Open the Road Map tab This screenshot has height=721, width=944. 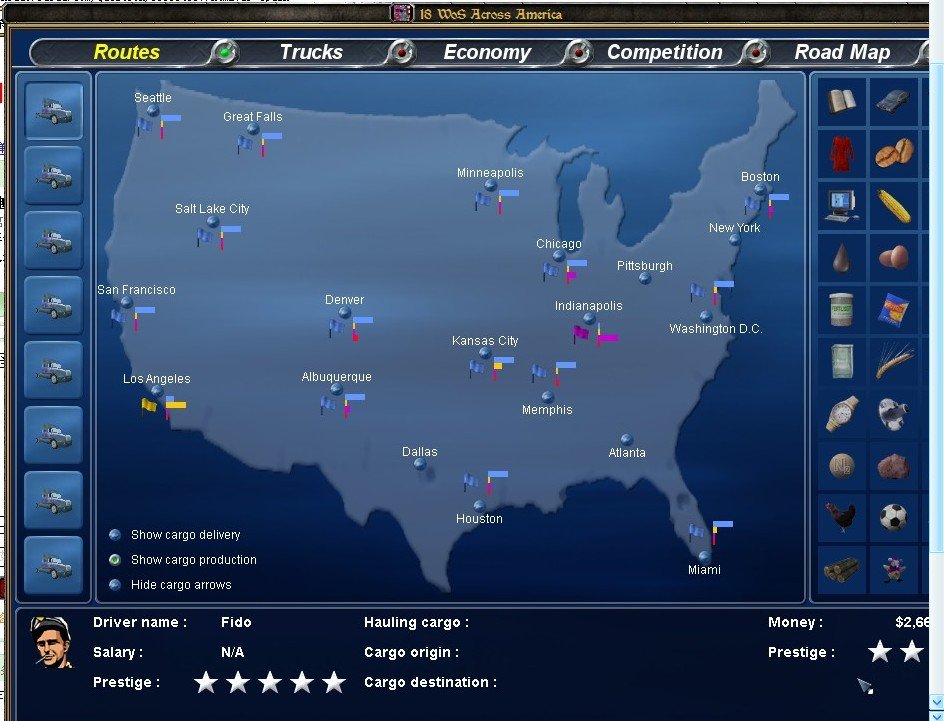(x=842, y=52)
